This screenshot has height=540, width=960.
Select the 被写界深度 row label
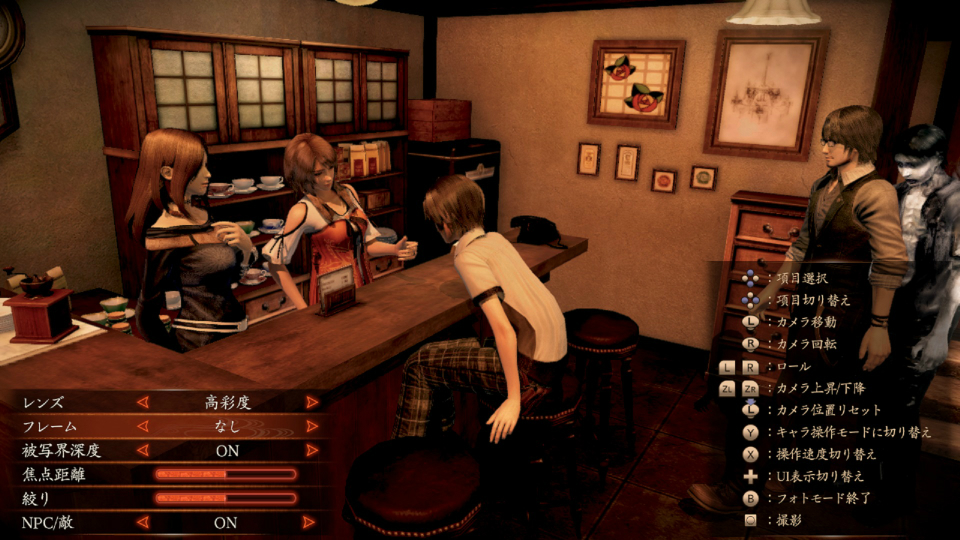62,451
